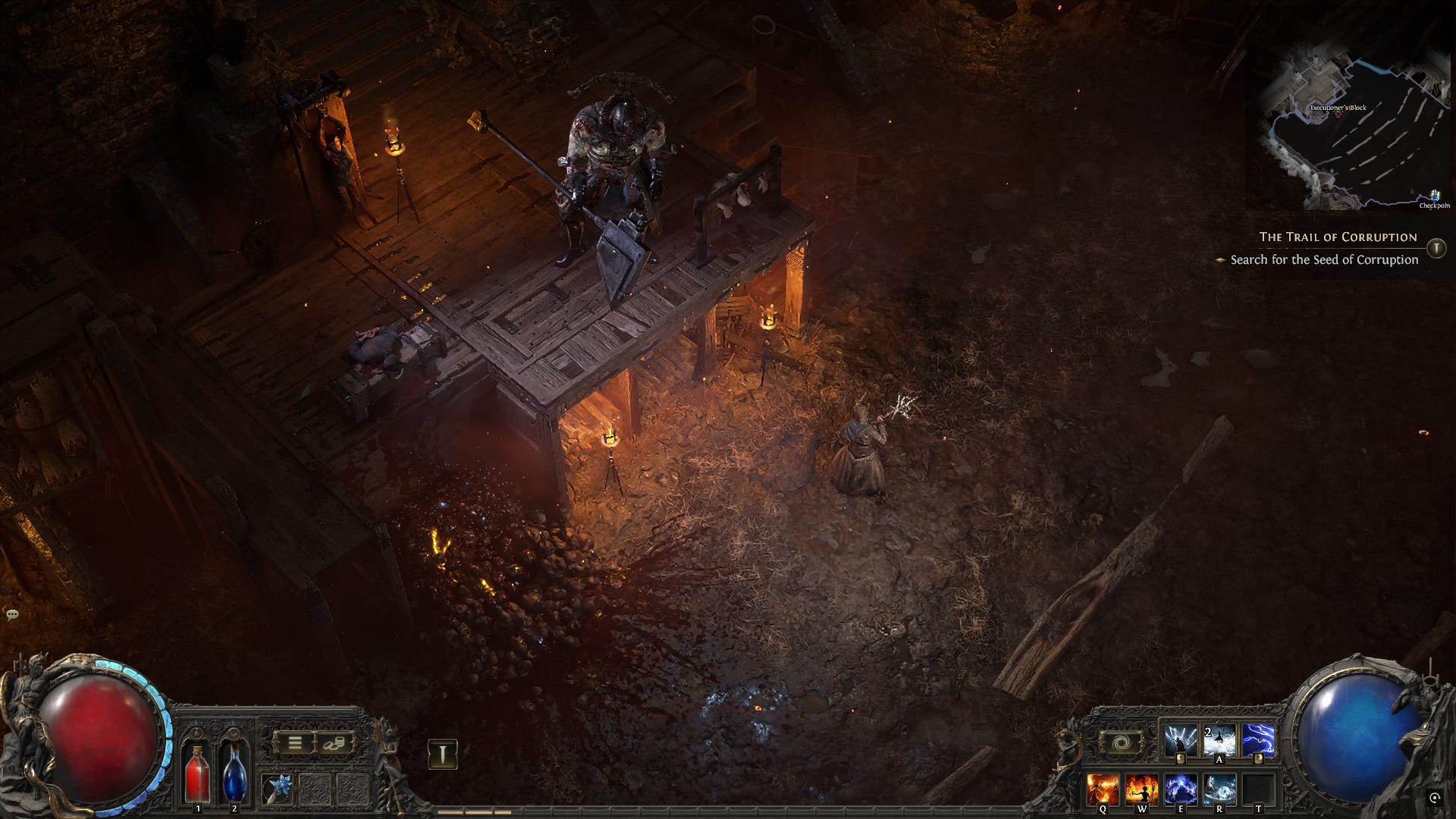The height and width of the screenshot is (819, 1456).
Task: Use the fire caster skill bound to W
Action: click(1141, 790)
